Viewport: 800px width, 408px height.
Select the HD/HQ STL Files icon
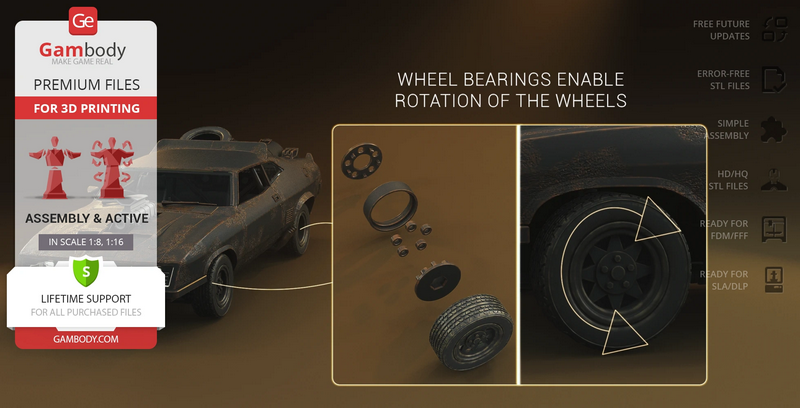tap(775, 180)
